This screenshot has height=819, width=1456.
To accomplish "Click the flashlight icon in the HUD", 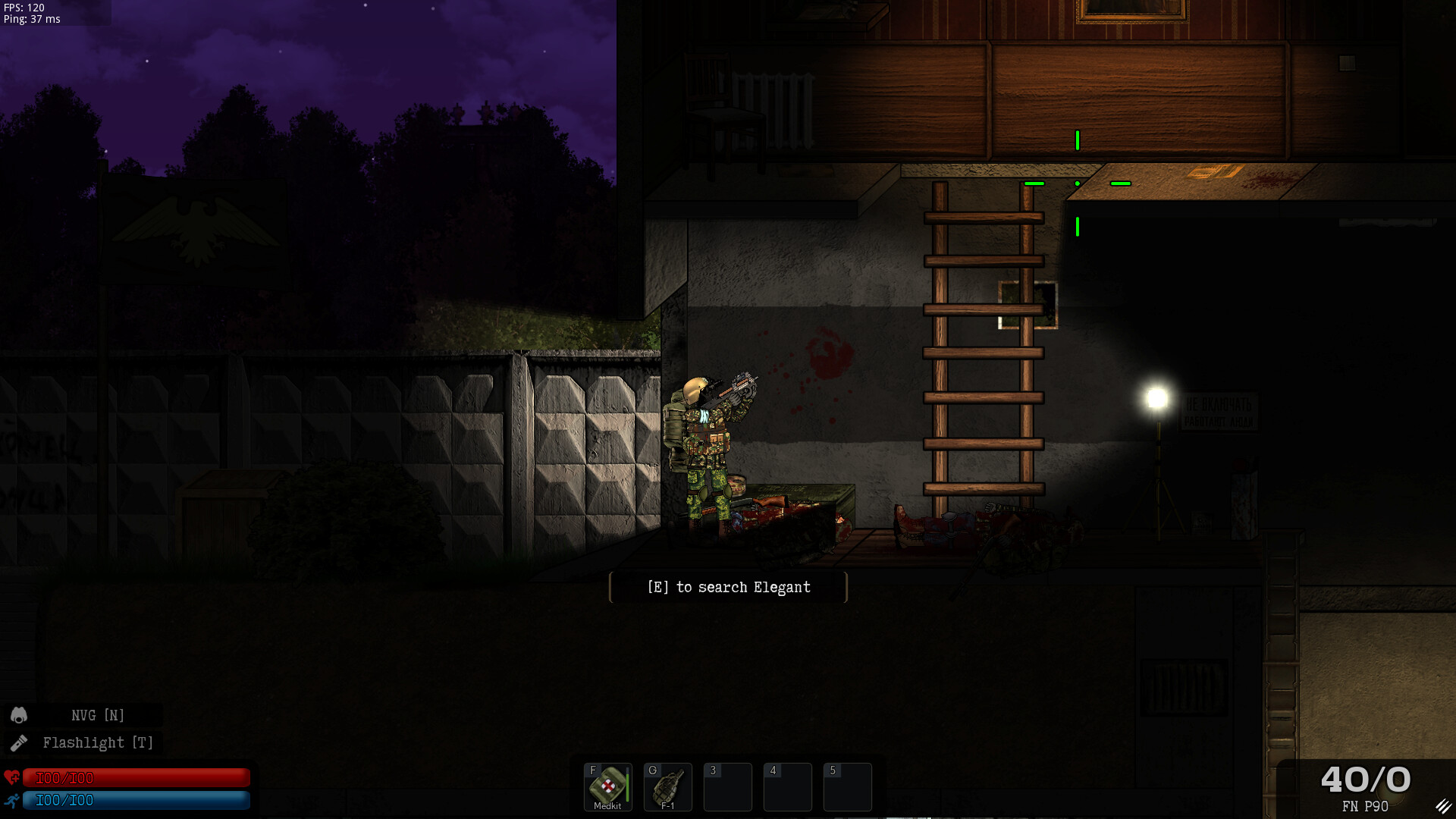I will (x=18, y=742).
